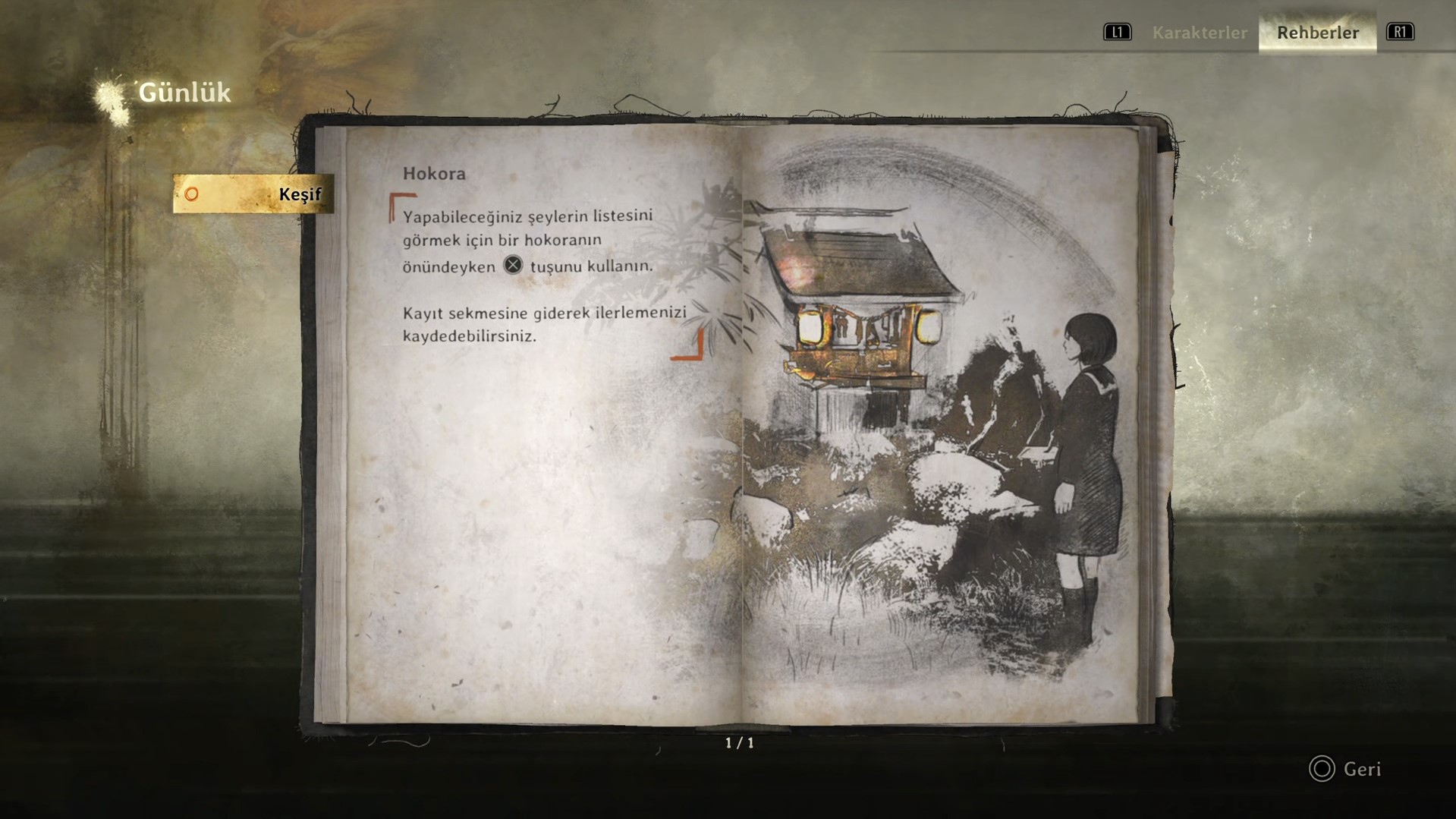Screen dimensions: 1456x819
Task: Open the Keşif guide category
Action: point(253,194)
